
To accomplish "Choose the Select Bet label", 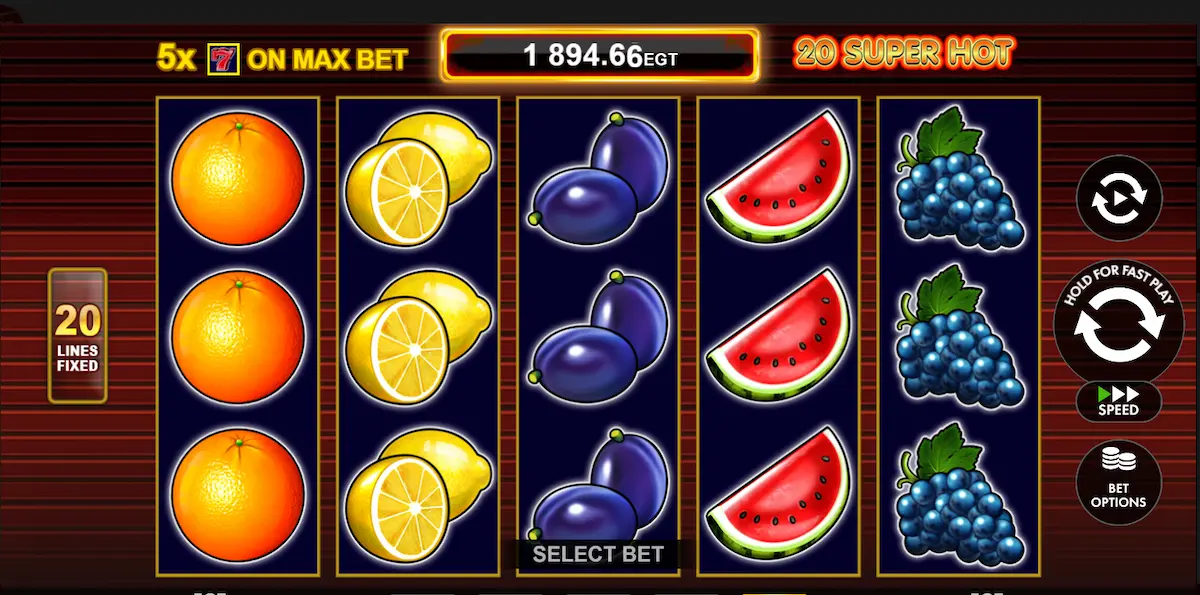I will [x=598, y=554].
